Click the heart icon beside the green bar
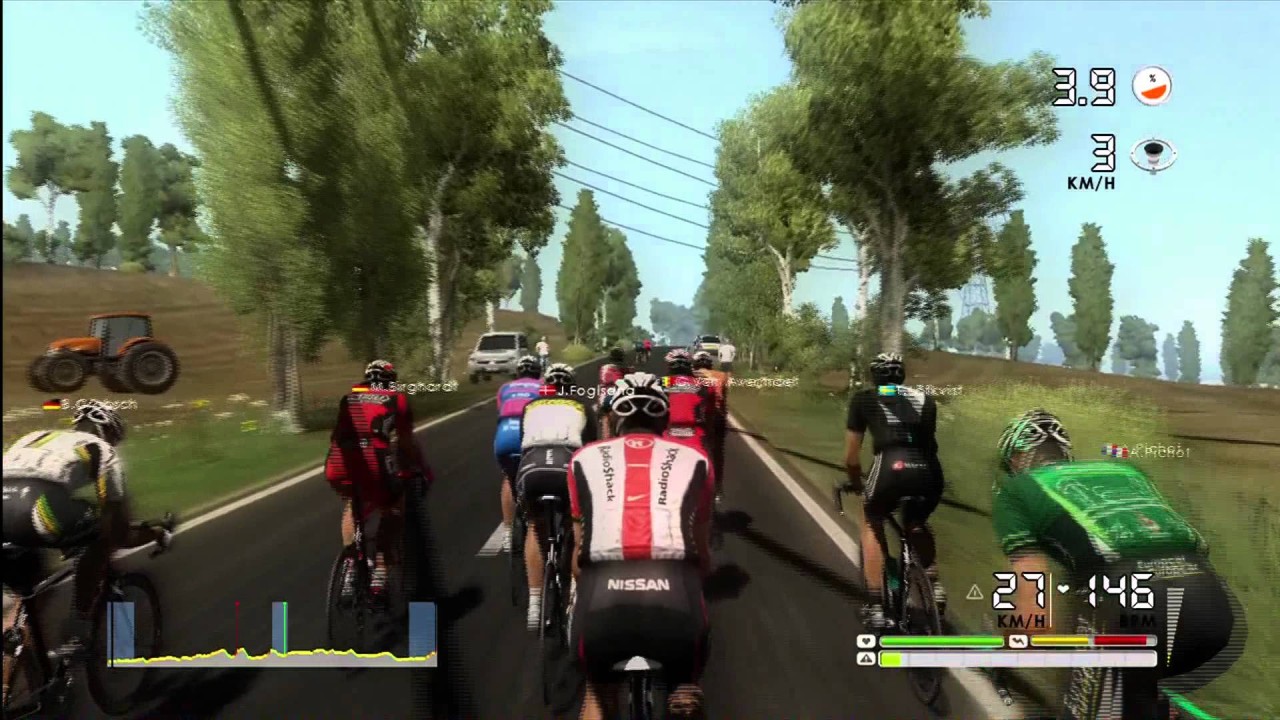The width and height of the screenshot is (1280, 720). coord(866,641)
